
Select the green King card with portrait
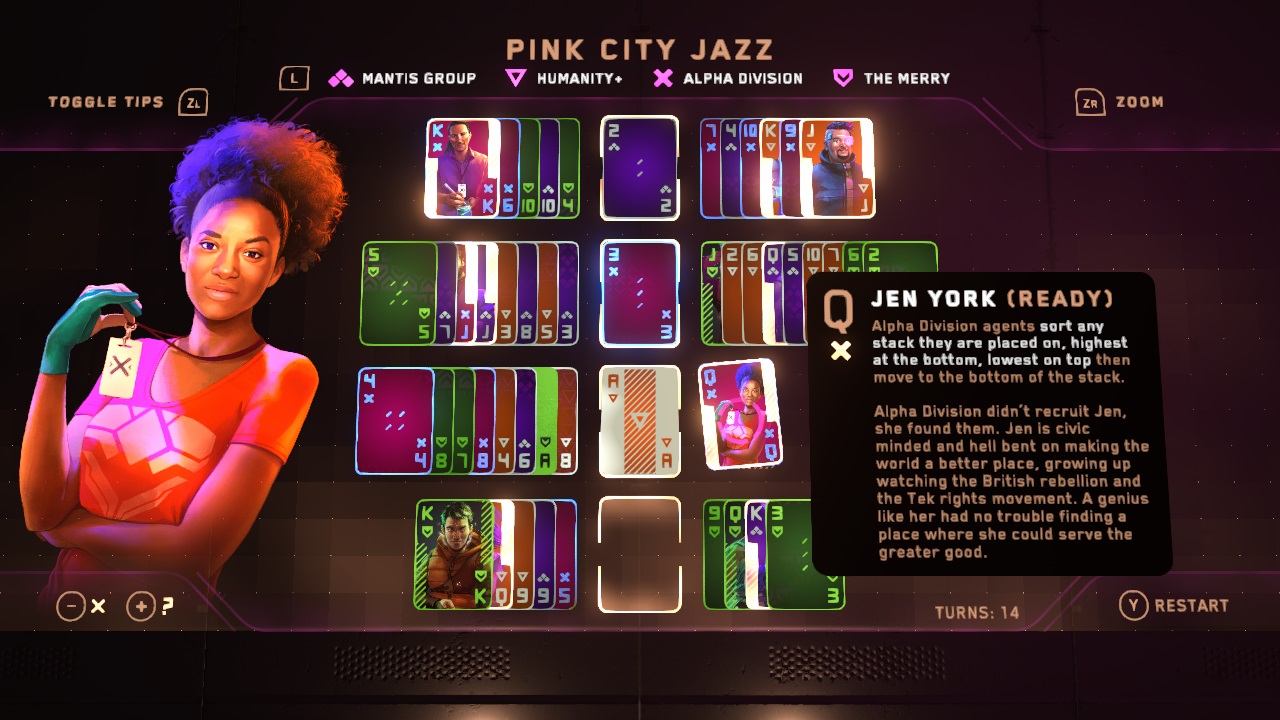coord(452,554)
